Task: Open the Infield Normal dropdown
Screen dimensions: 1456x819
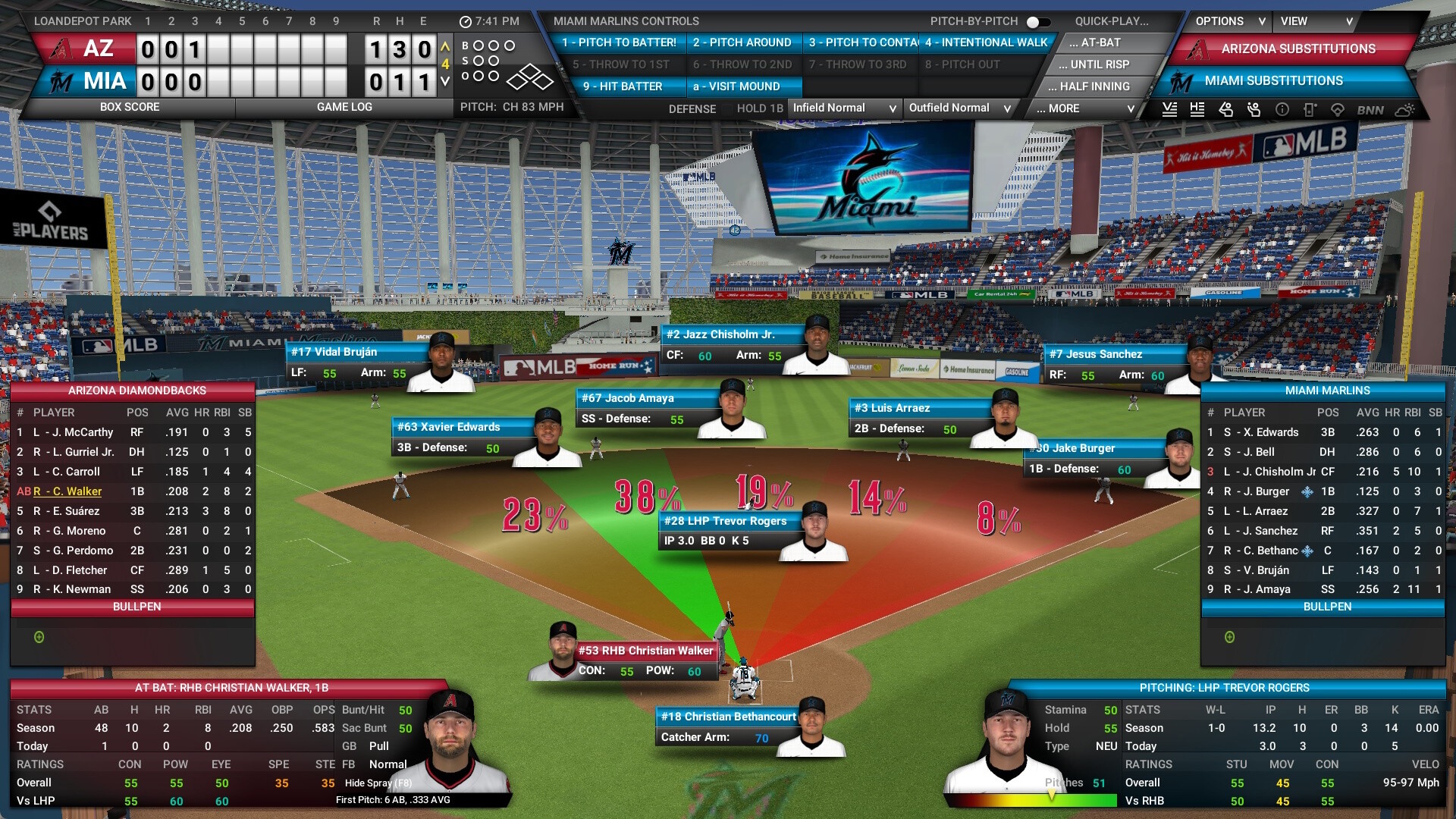Action: tap(844, 108)
